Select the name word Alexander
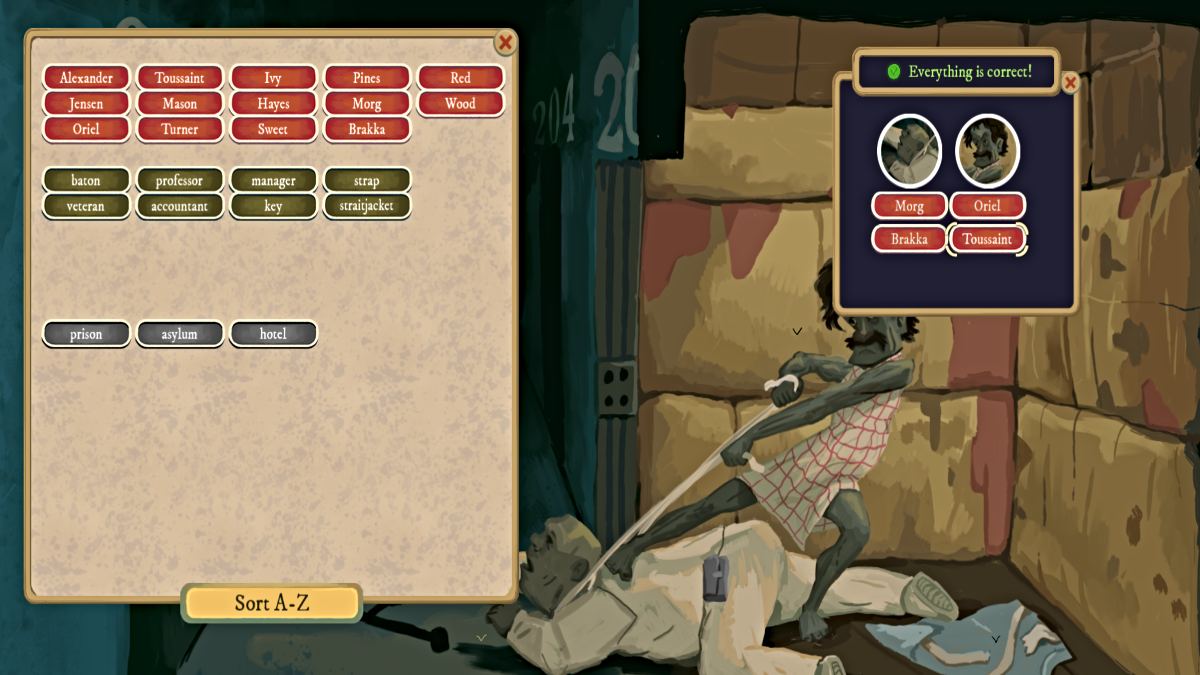The width and height of the screenshot is (1200, 675). pos(86,78)
